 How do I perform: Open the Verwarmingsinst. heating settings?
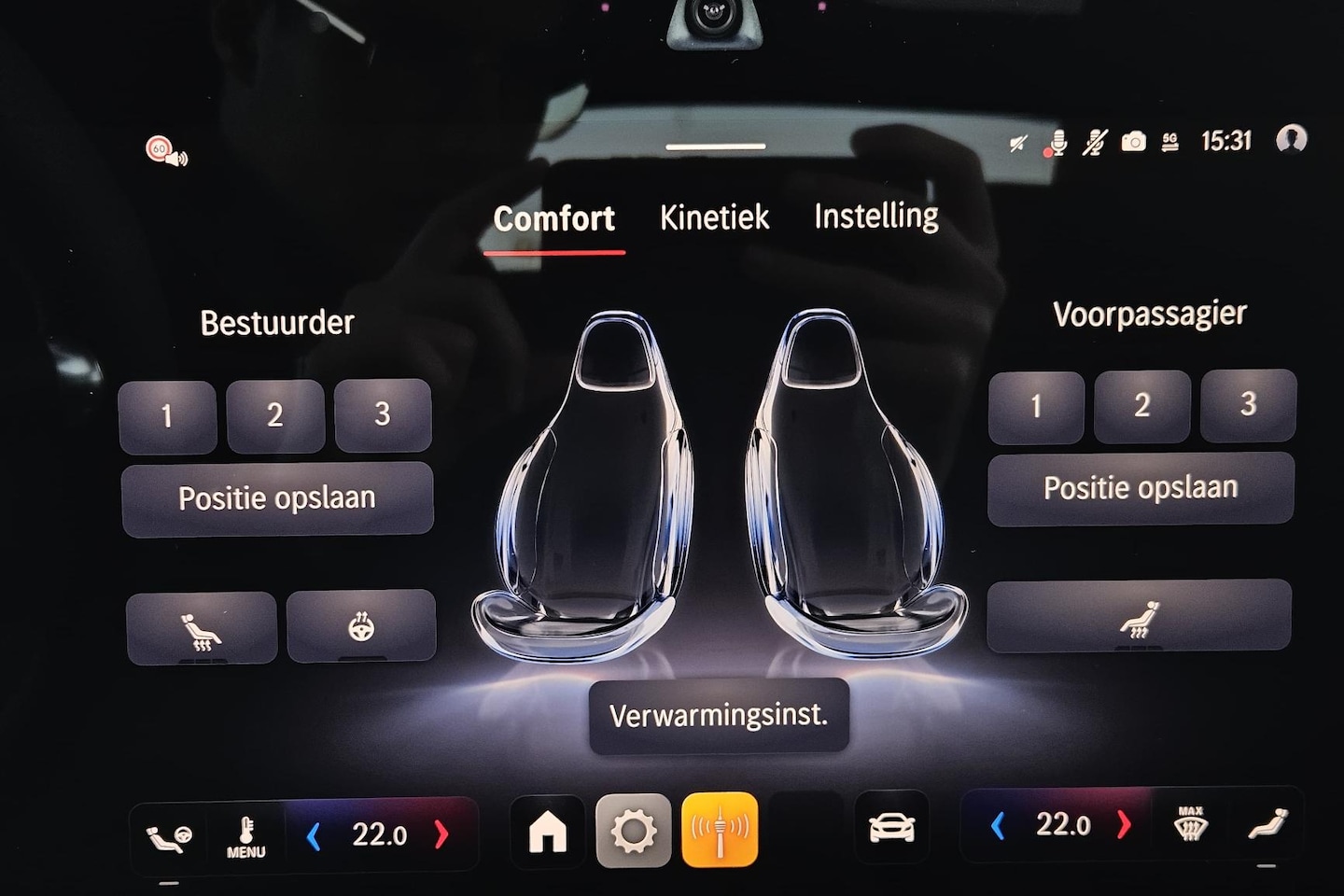[719, 716]
